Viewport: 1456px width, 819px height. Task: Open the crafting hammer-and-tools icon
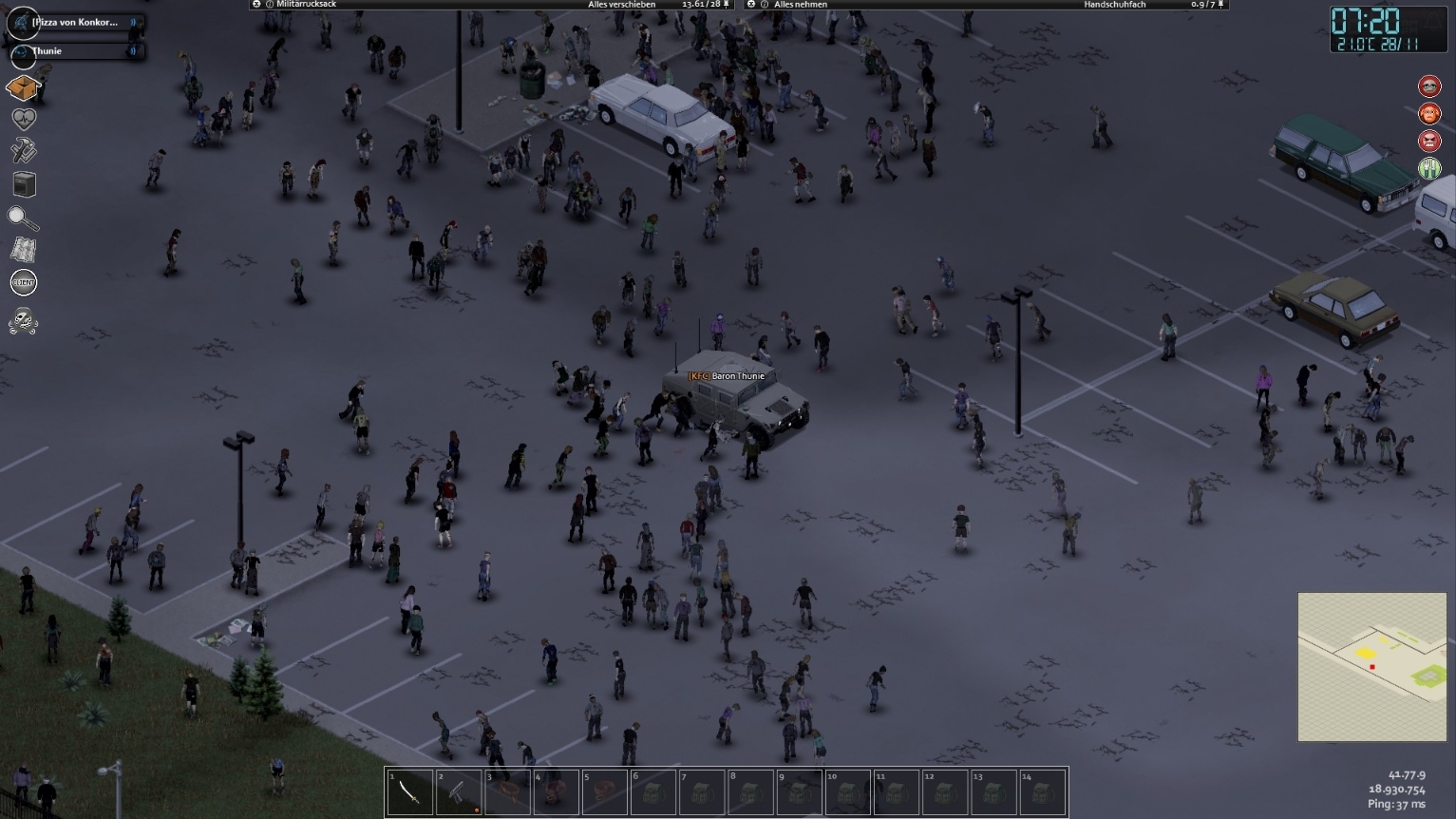23,150
